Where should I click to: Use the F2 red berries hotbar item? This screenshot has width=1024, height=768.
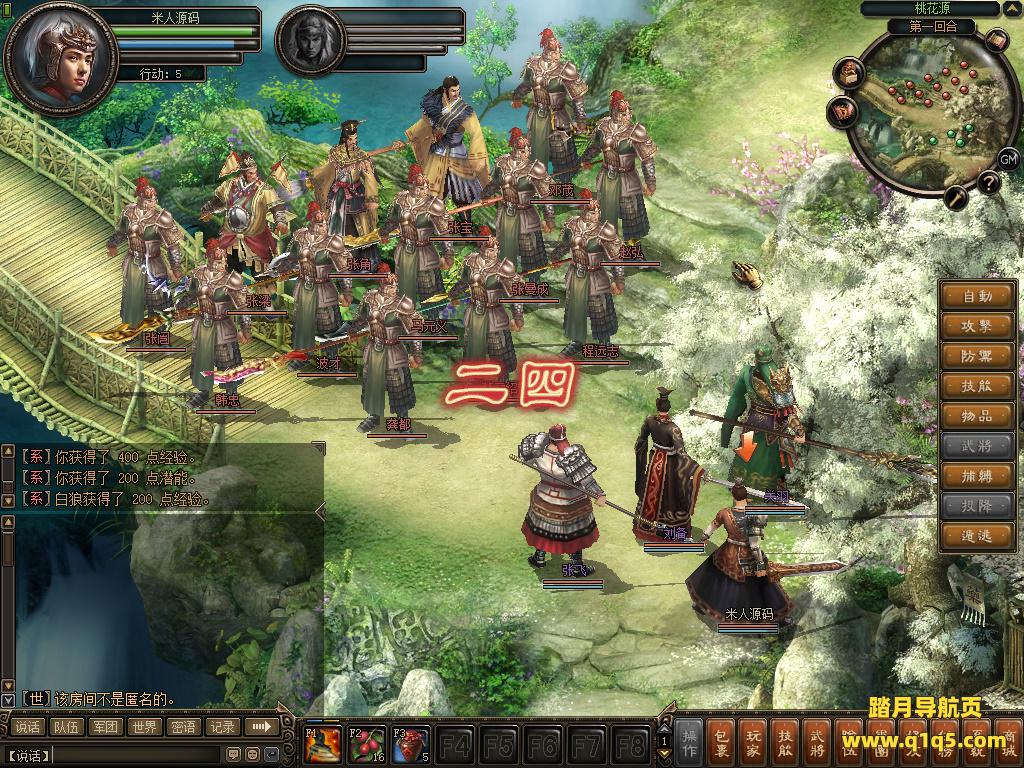(367, 745)
